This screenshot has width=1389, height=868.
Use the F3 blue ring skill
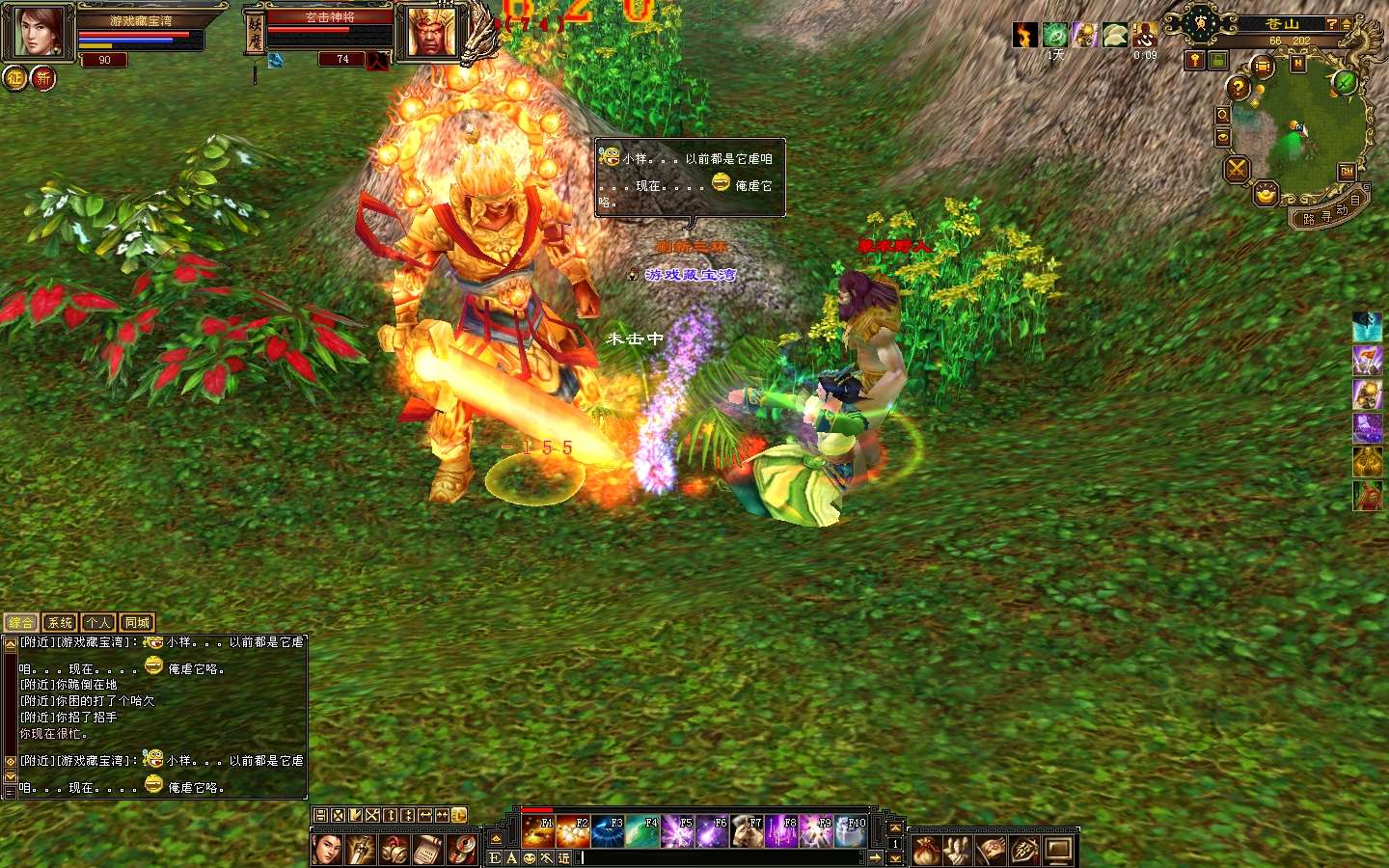[x=608, y=831]
